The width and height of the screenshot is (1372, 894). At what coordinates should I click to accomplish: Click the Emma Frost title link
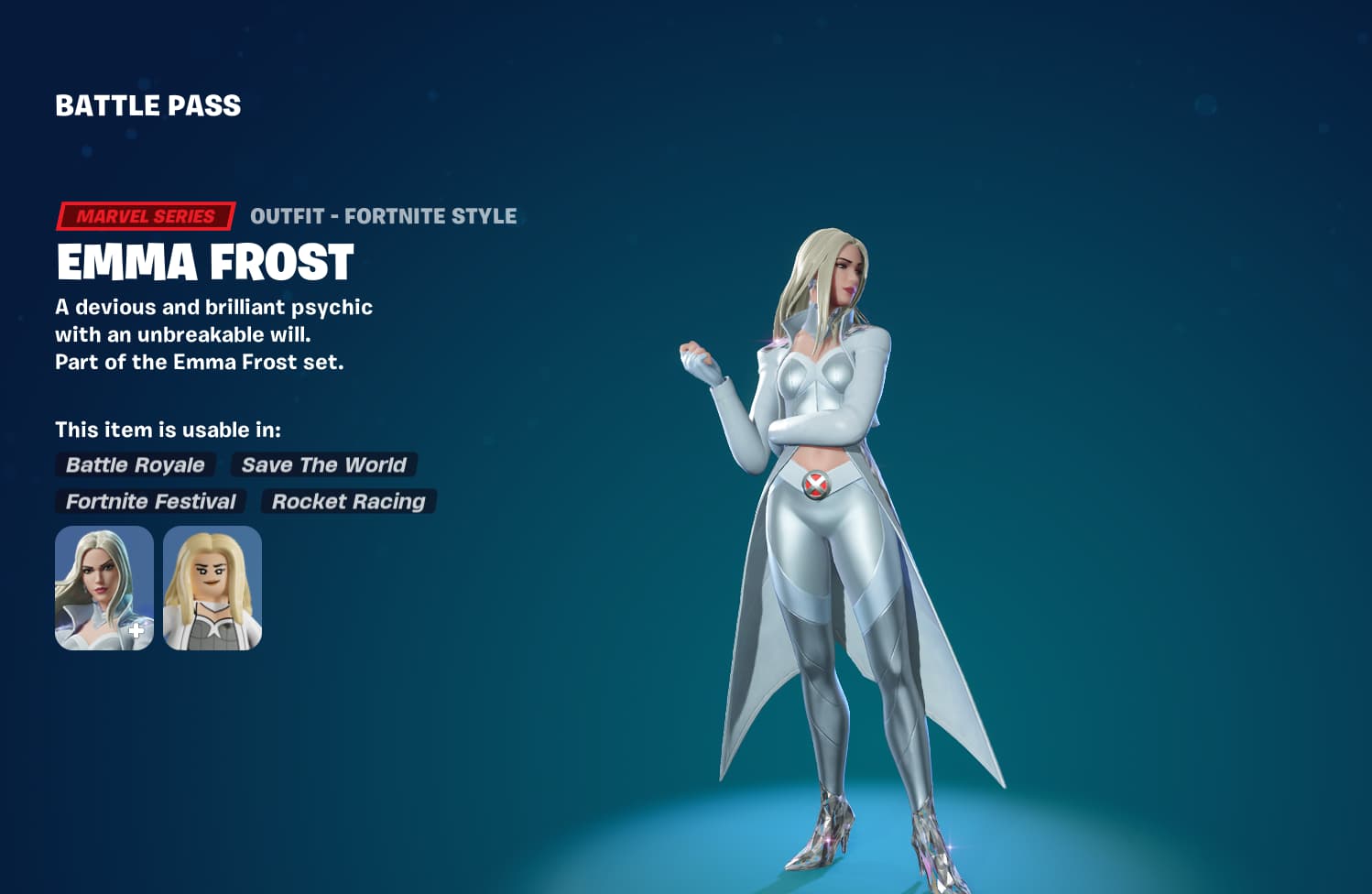[205, 265]
